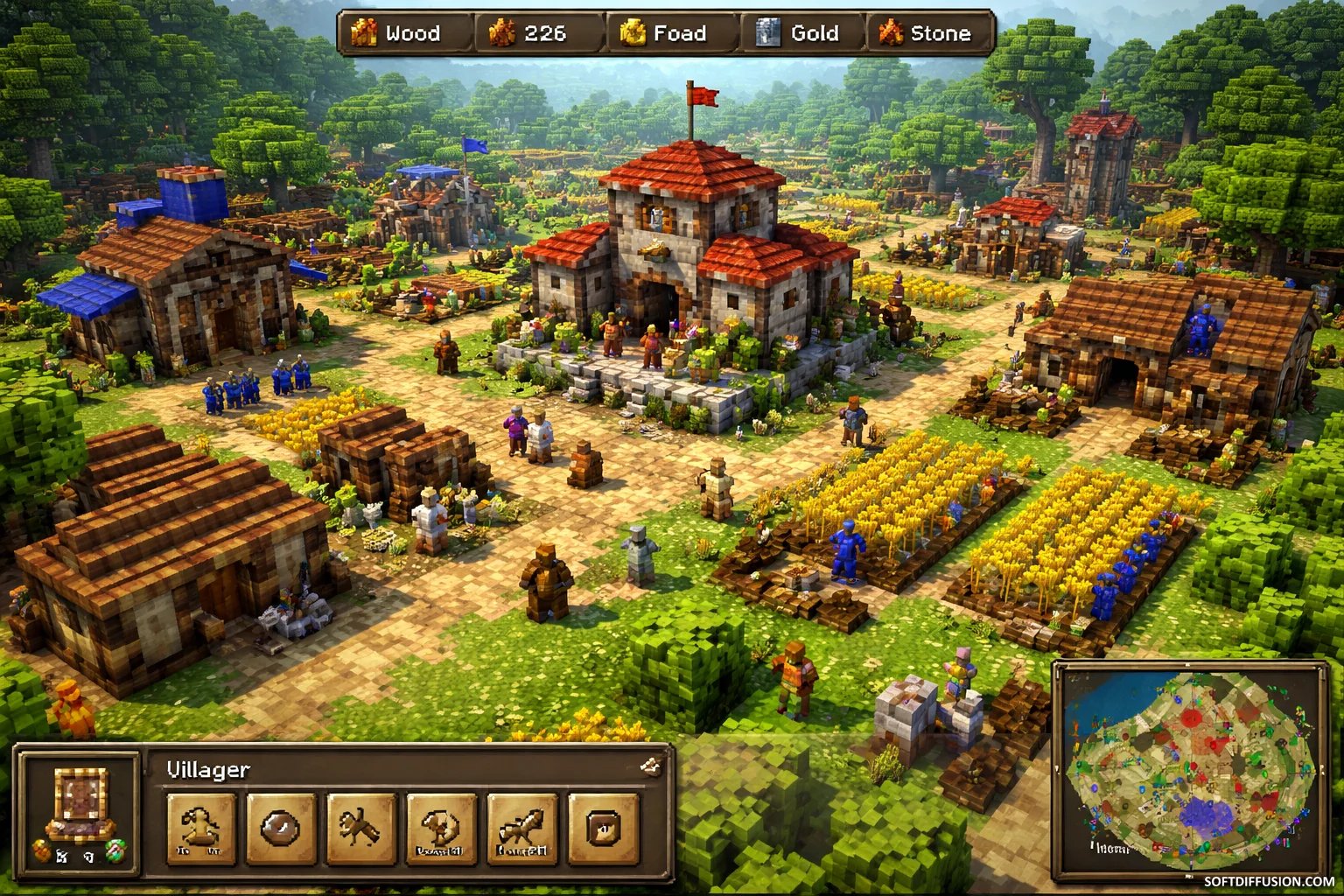Activate the round ring command button
This screenshot has width=1344, height=896.
[x=281, y=828]
